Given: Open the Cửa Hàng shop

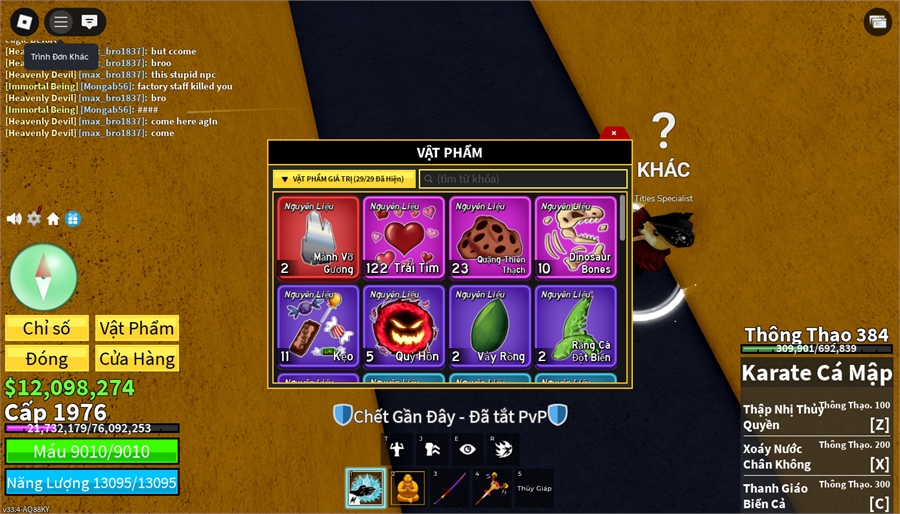Looking at the screenshot, I should [x=137, y=358].
